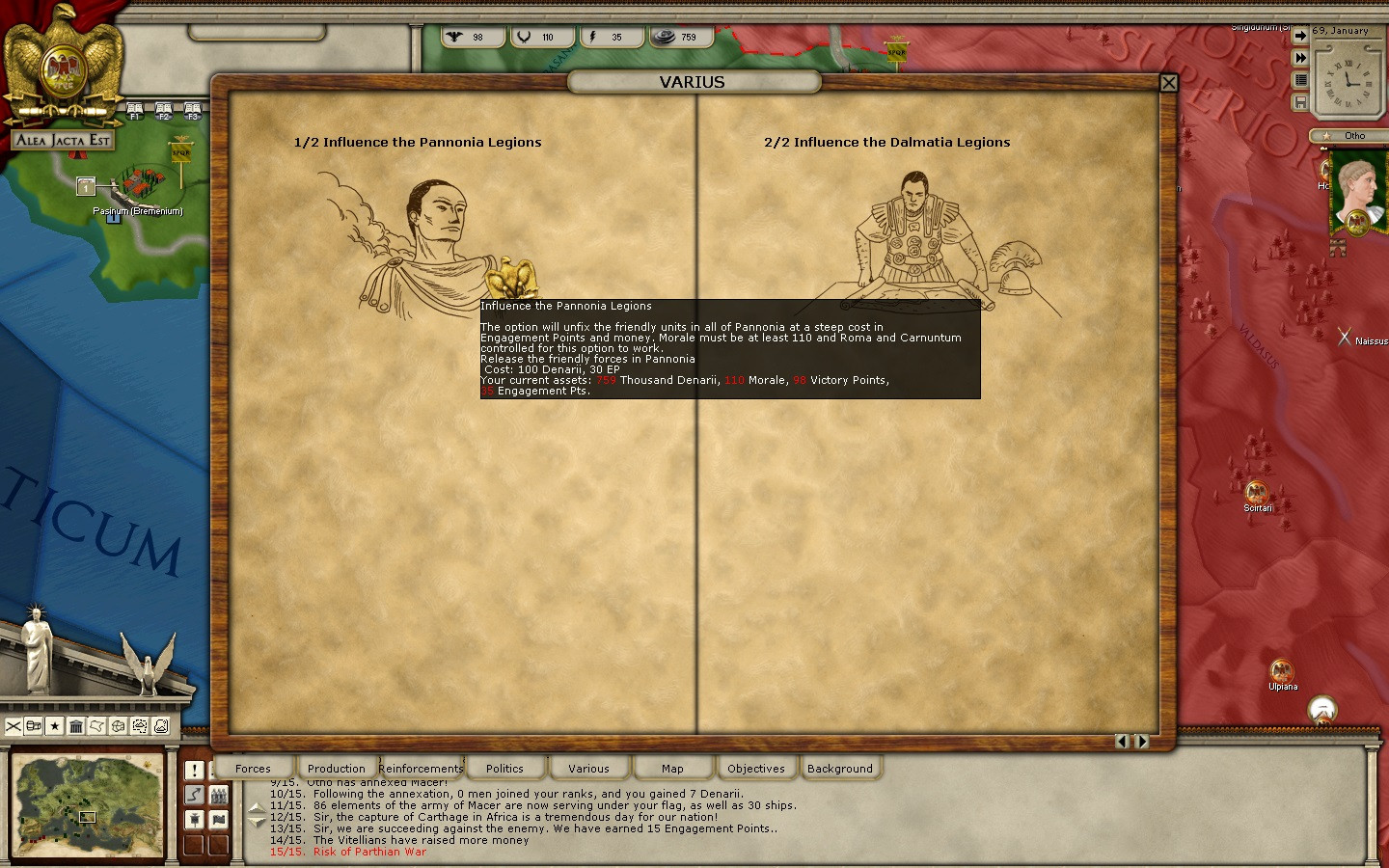The width and height of the screenshot is (1389, 868).
Task: Select the Various tab
Action: (588, 769)
